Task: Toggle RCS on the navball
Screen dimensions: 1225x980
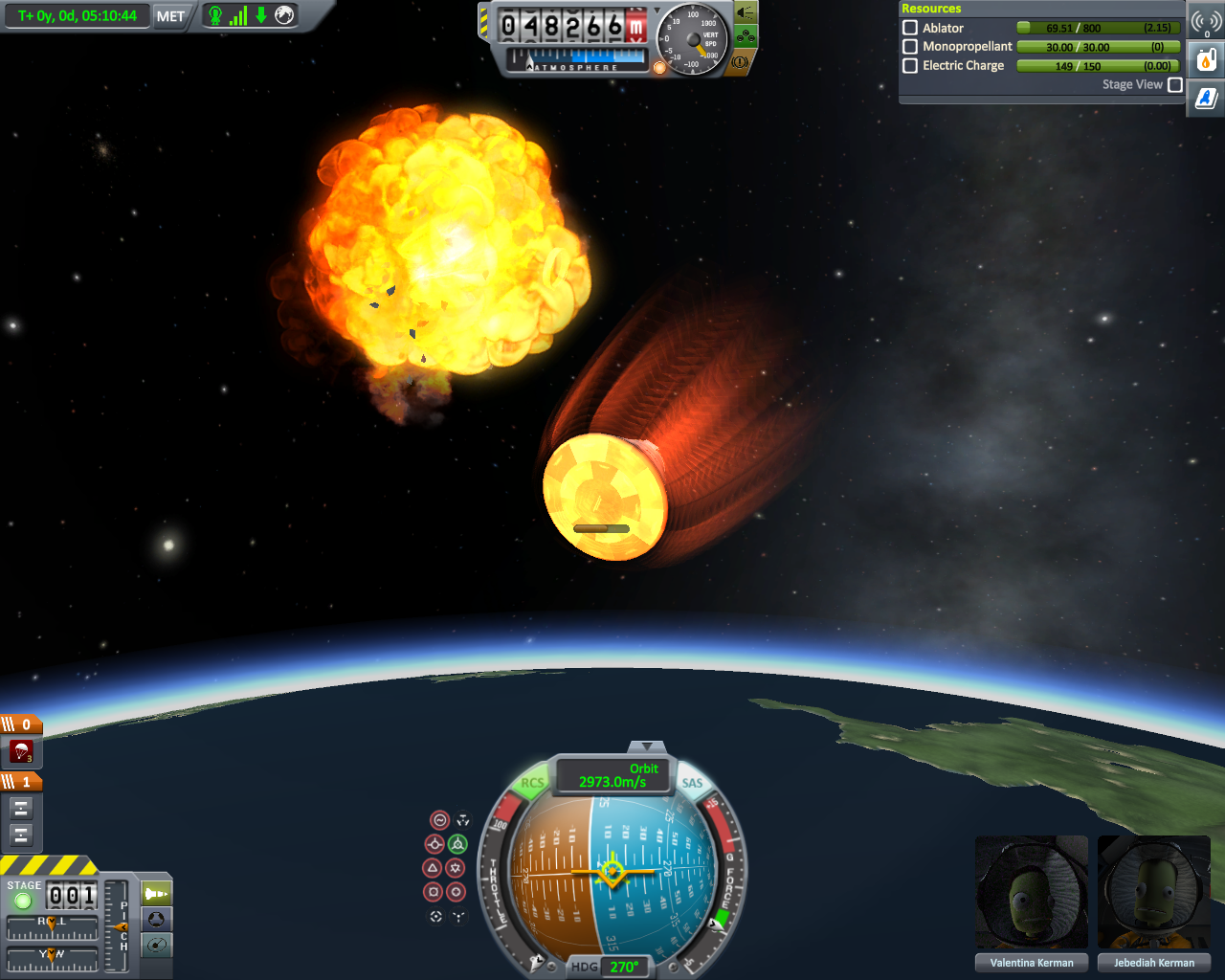Action: [x=532, y=783]
